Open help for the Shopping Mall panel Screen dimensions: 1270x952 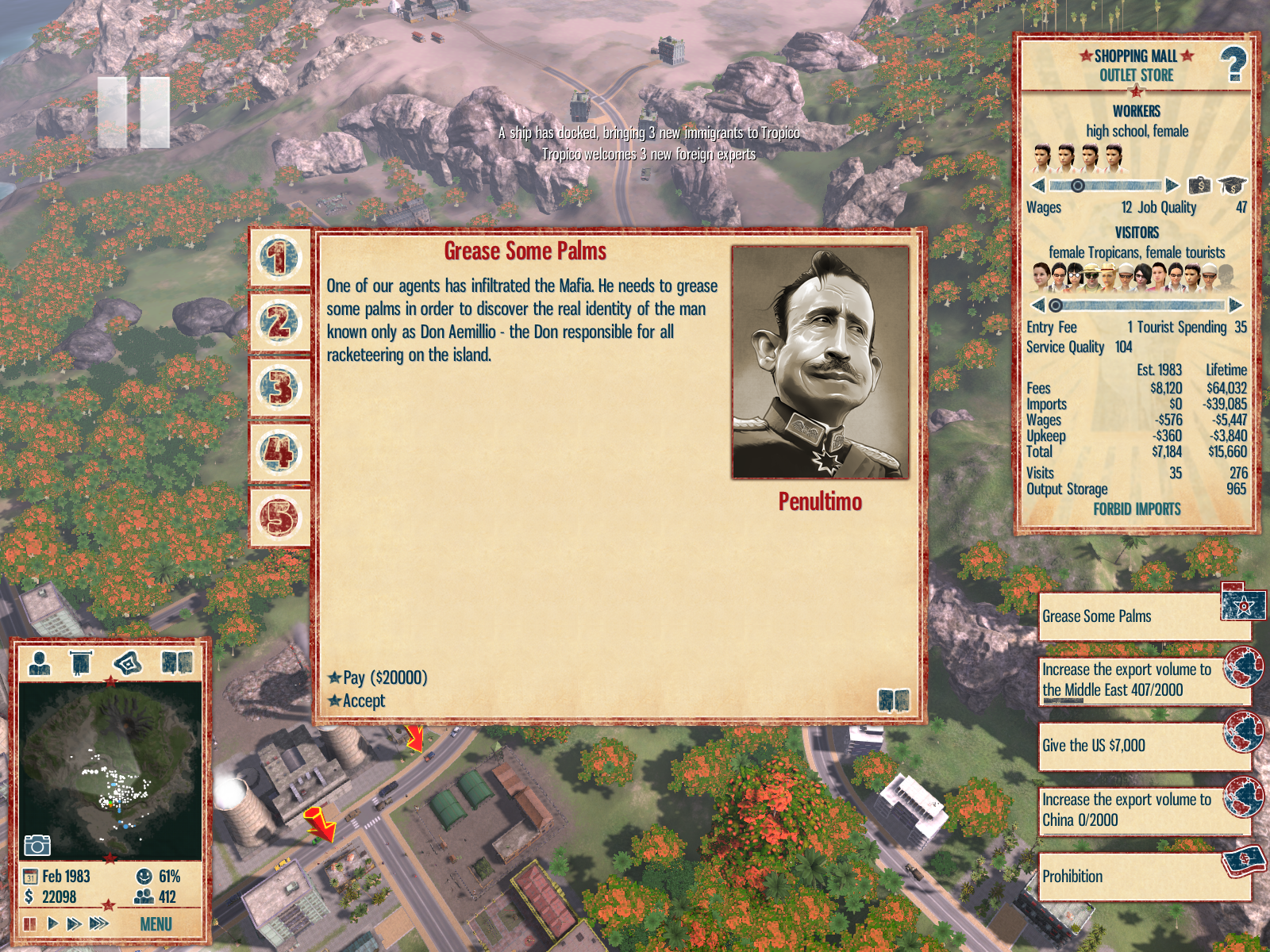point(1233,65)
